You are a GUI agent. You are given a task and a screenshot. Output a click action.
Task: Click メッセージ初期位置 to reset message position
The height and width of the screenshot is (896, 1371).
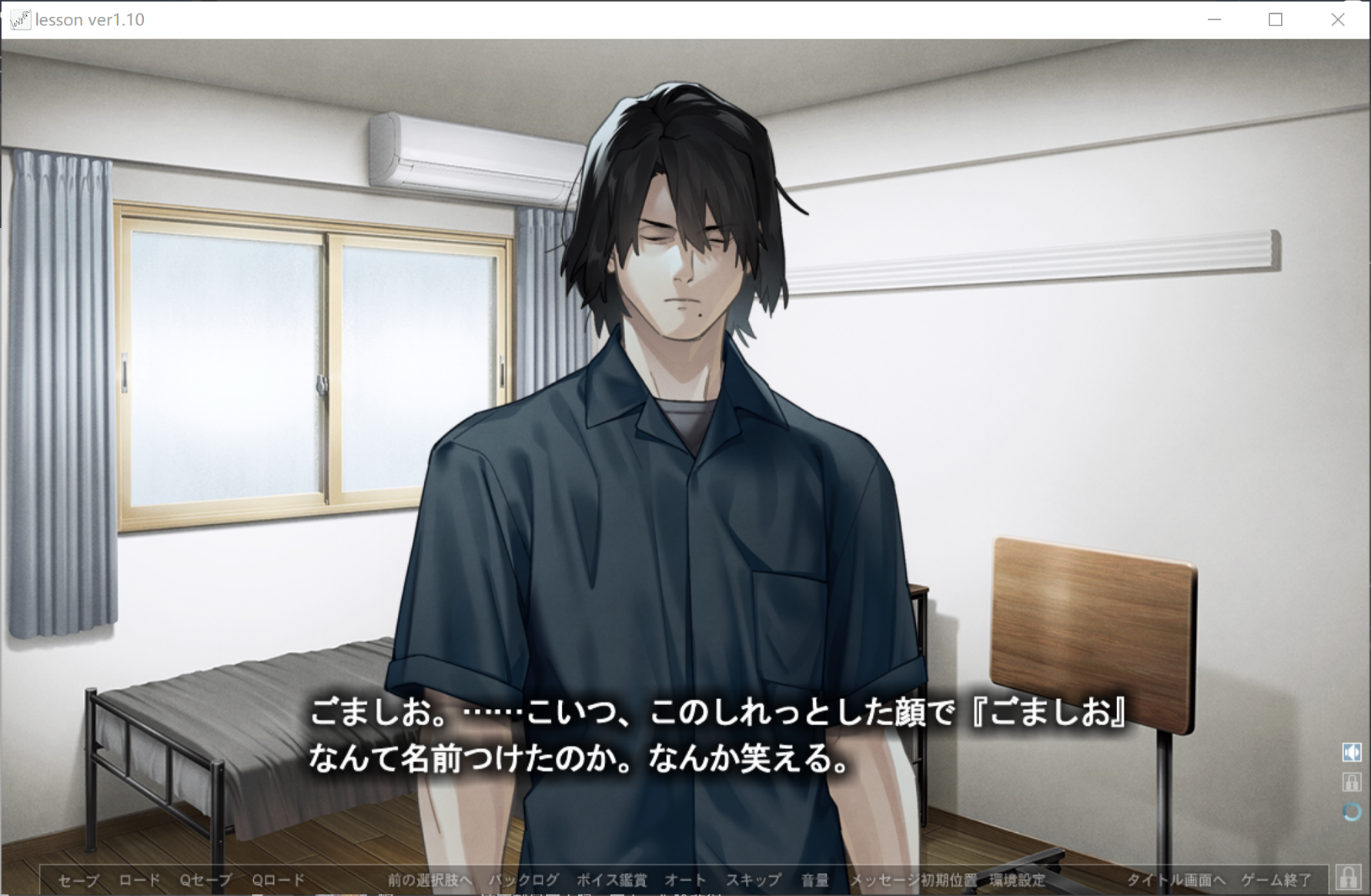click(x=913, y=880)
